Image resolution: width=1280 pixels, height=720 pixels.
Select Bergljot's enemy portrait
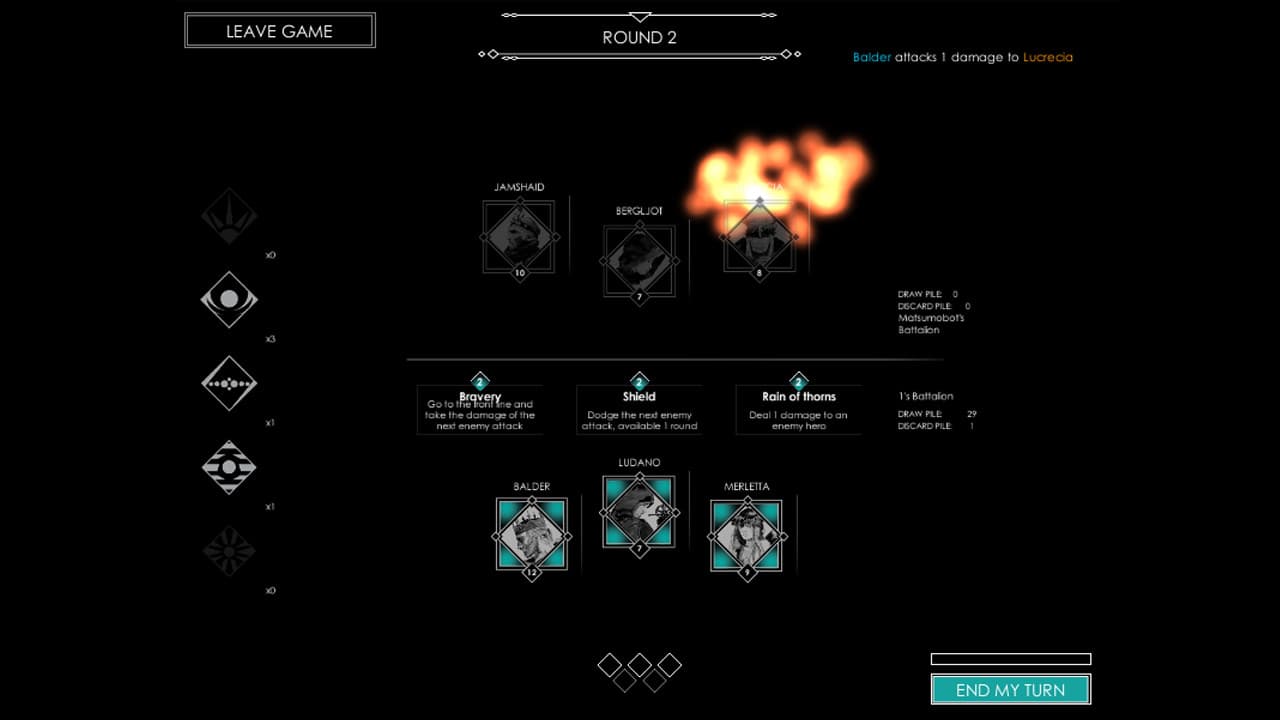(x=639, y=258)
